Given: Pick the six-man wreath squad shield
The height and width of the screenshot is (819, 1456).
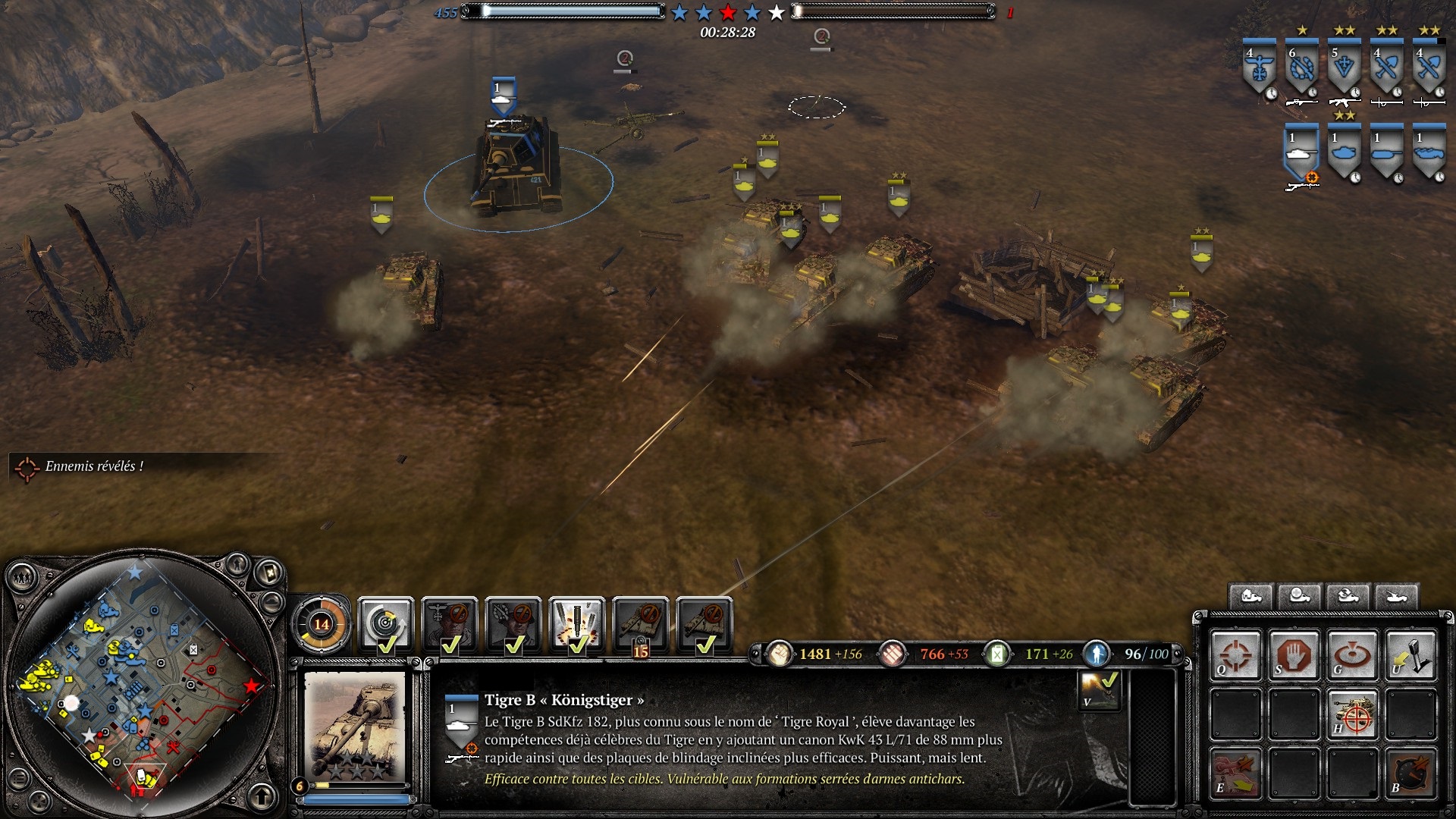Looking at the screenshot, I should point(1301,68).
